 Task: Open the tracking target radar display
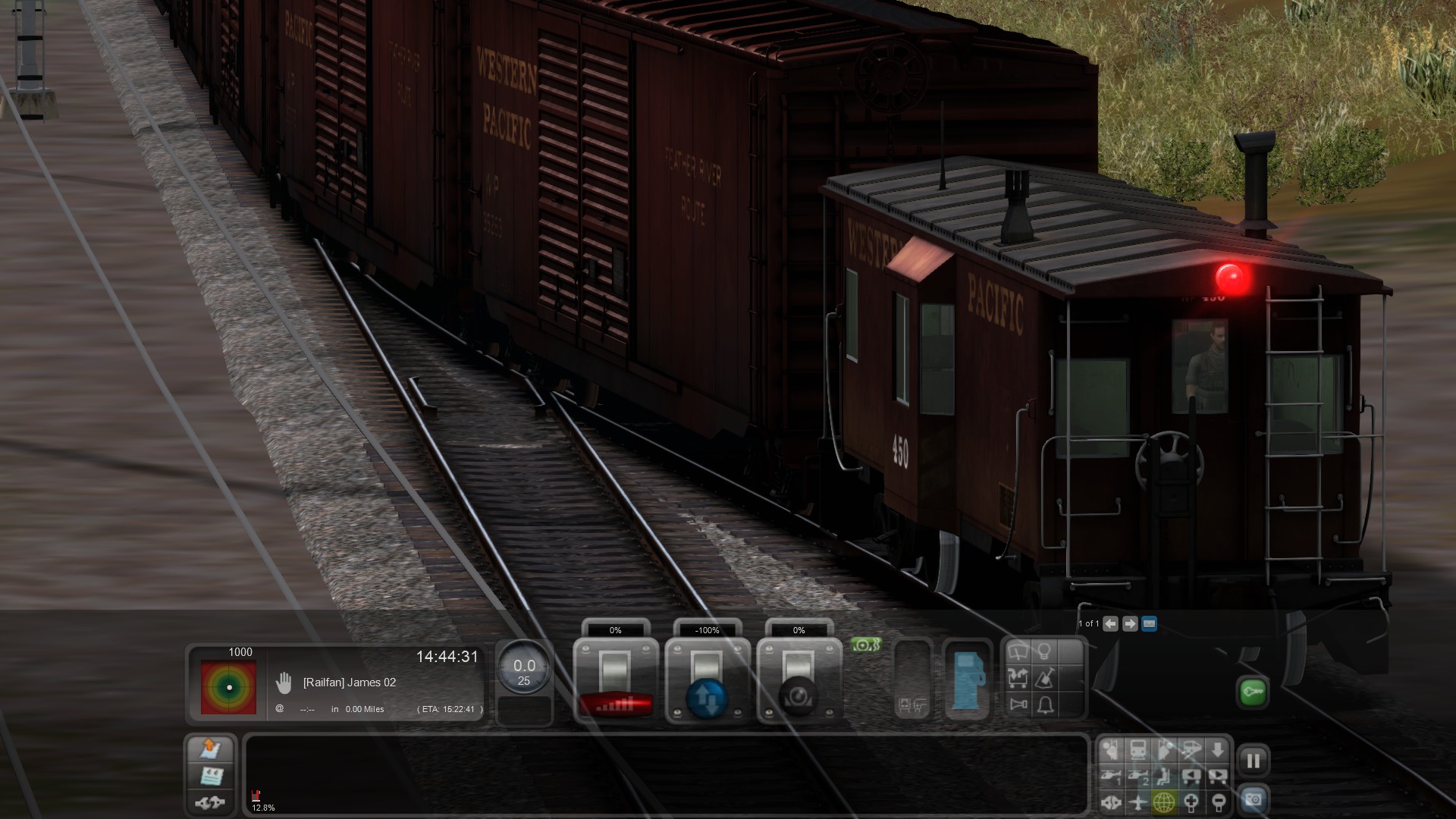click(x=228, y=686)
